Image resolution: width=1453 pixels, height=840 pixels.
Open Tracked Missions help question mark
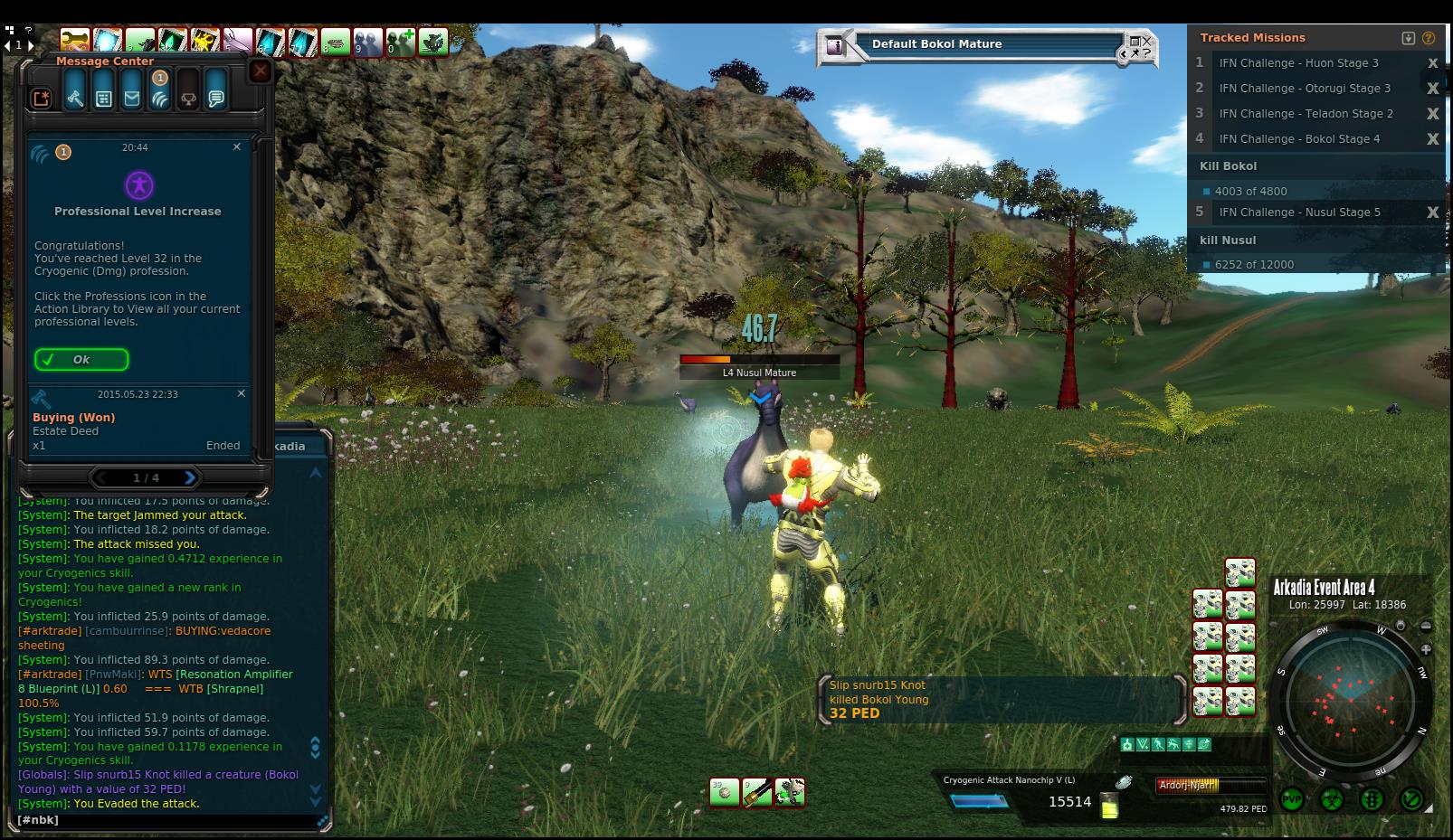[1429, 38]
